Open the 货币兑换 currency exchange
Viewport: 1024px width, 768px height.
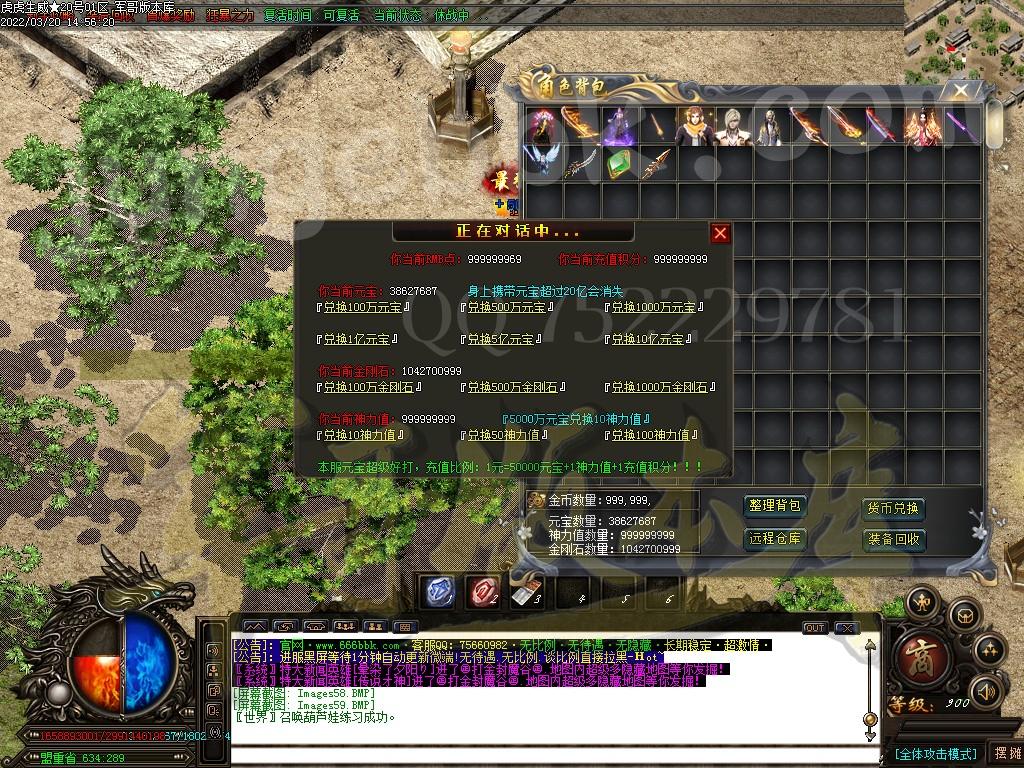click(x=893, y=509)
